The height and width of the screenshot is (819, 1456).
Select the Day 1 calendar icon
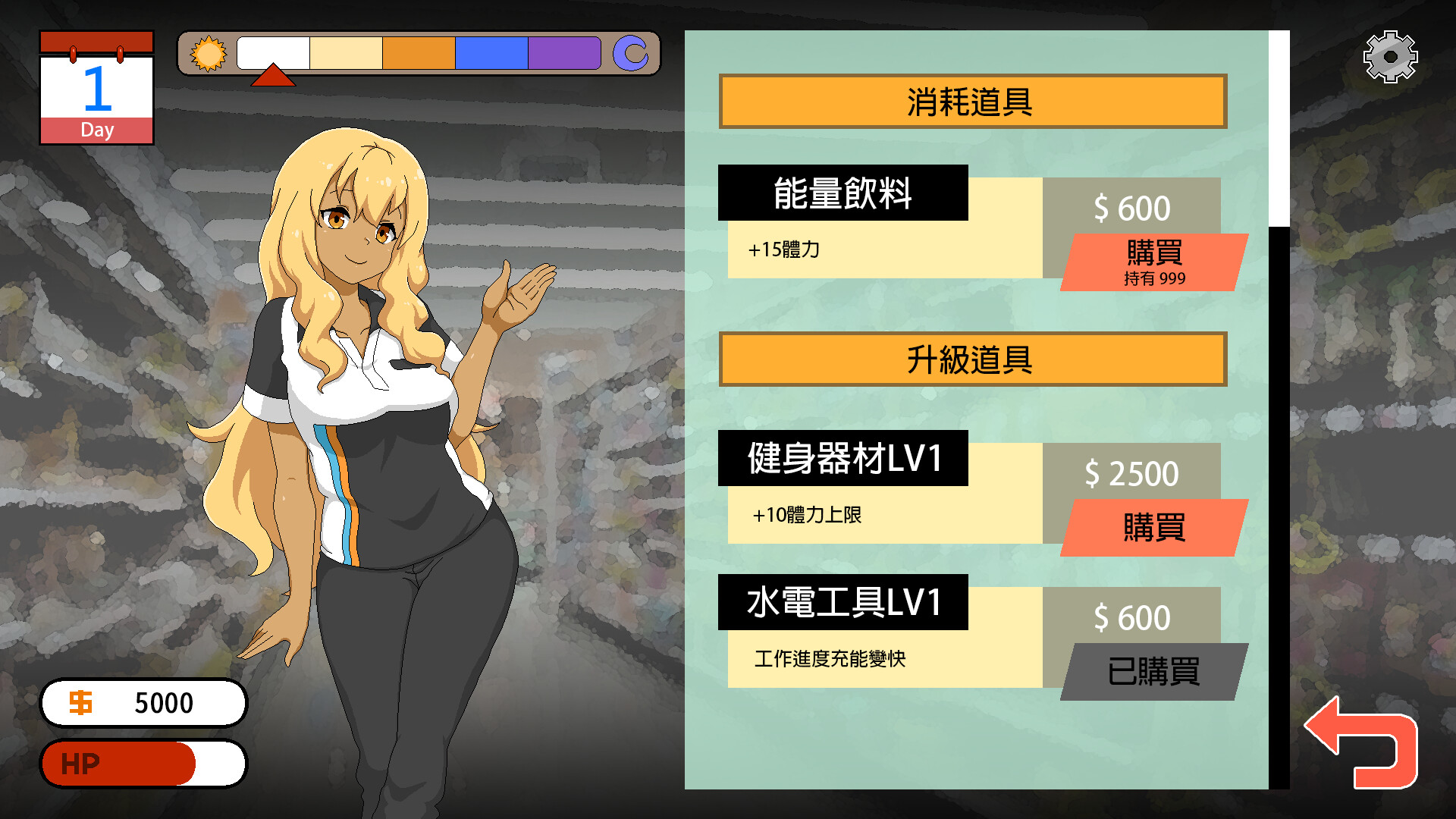[96, 87]
